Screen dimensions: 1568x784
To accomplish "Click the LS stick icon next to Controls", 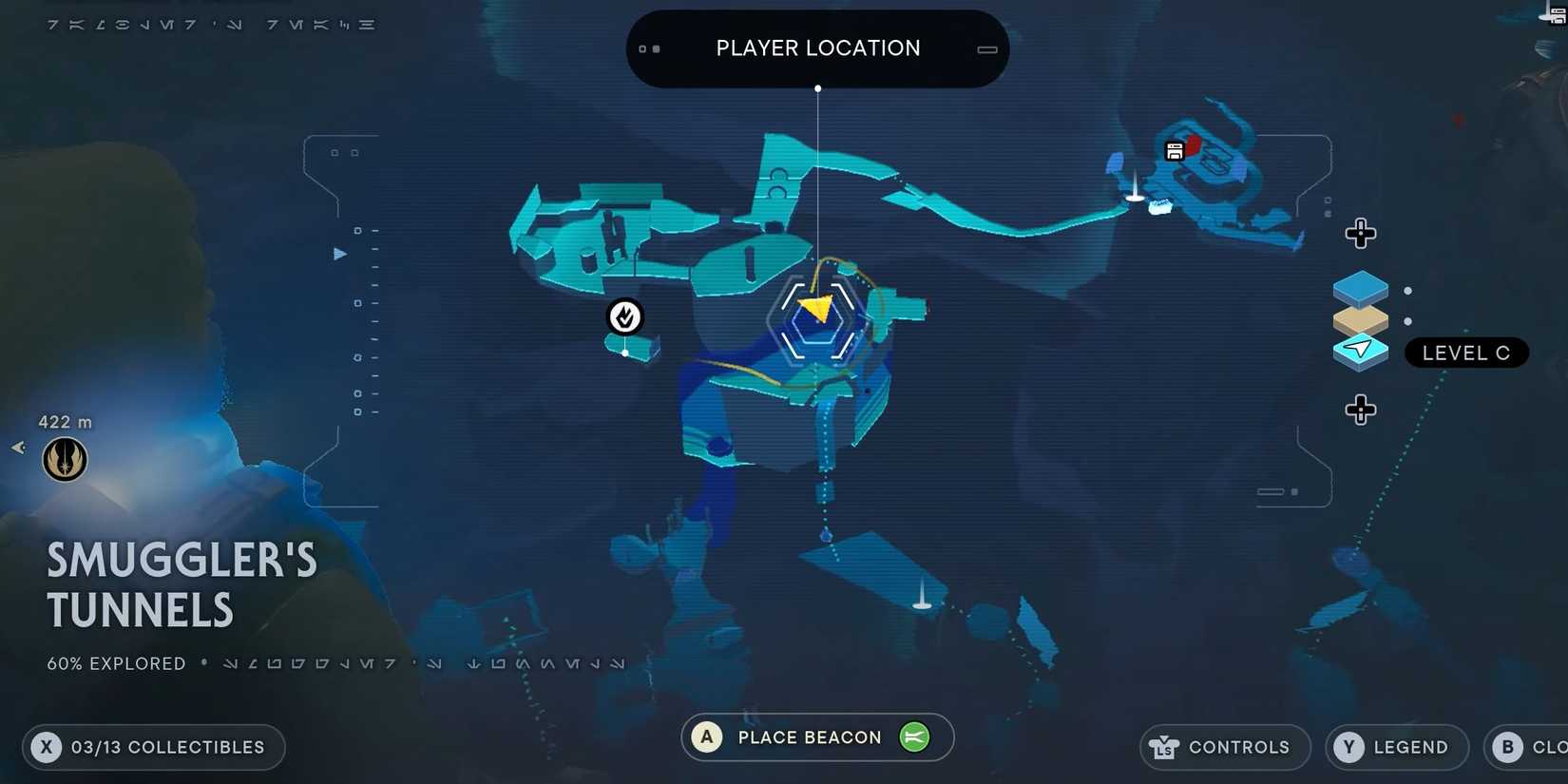I will [x=1163, y=747].
